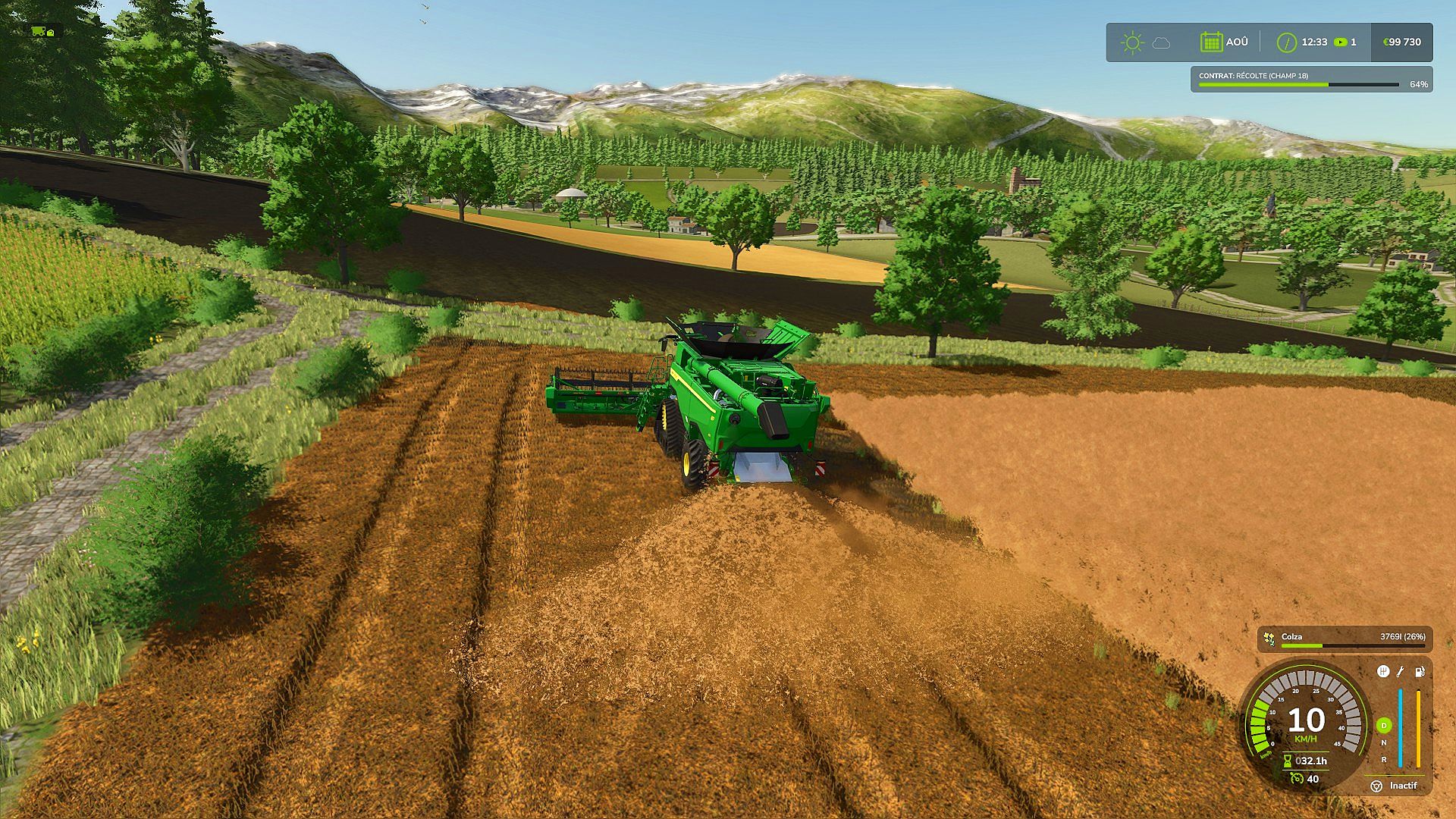Select the Récolte (Champ 18) contract tracker

[1312, 80]
